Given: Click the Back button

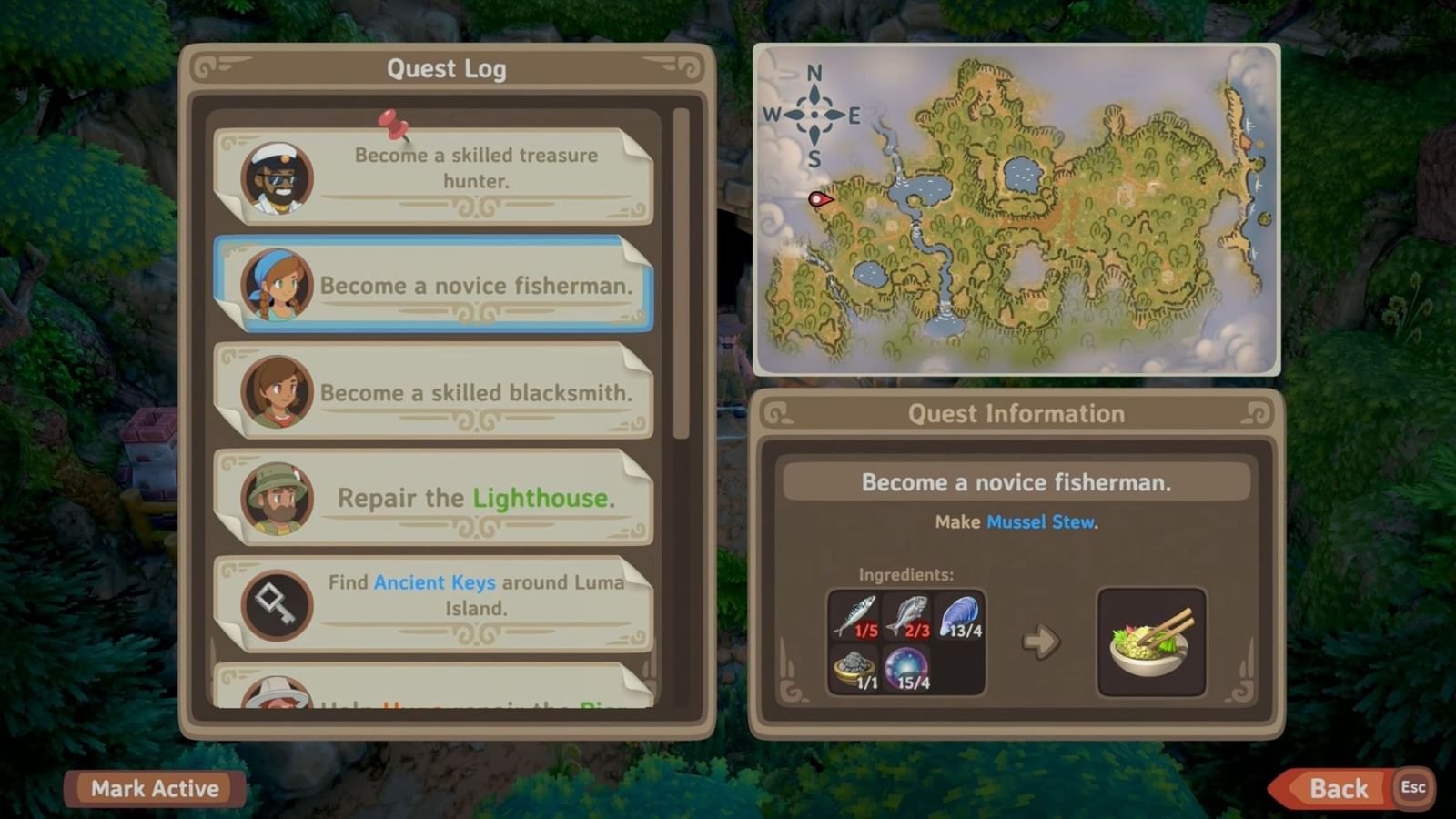Looking at the screenshot, I should [1340, 789].
